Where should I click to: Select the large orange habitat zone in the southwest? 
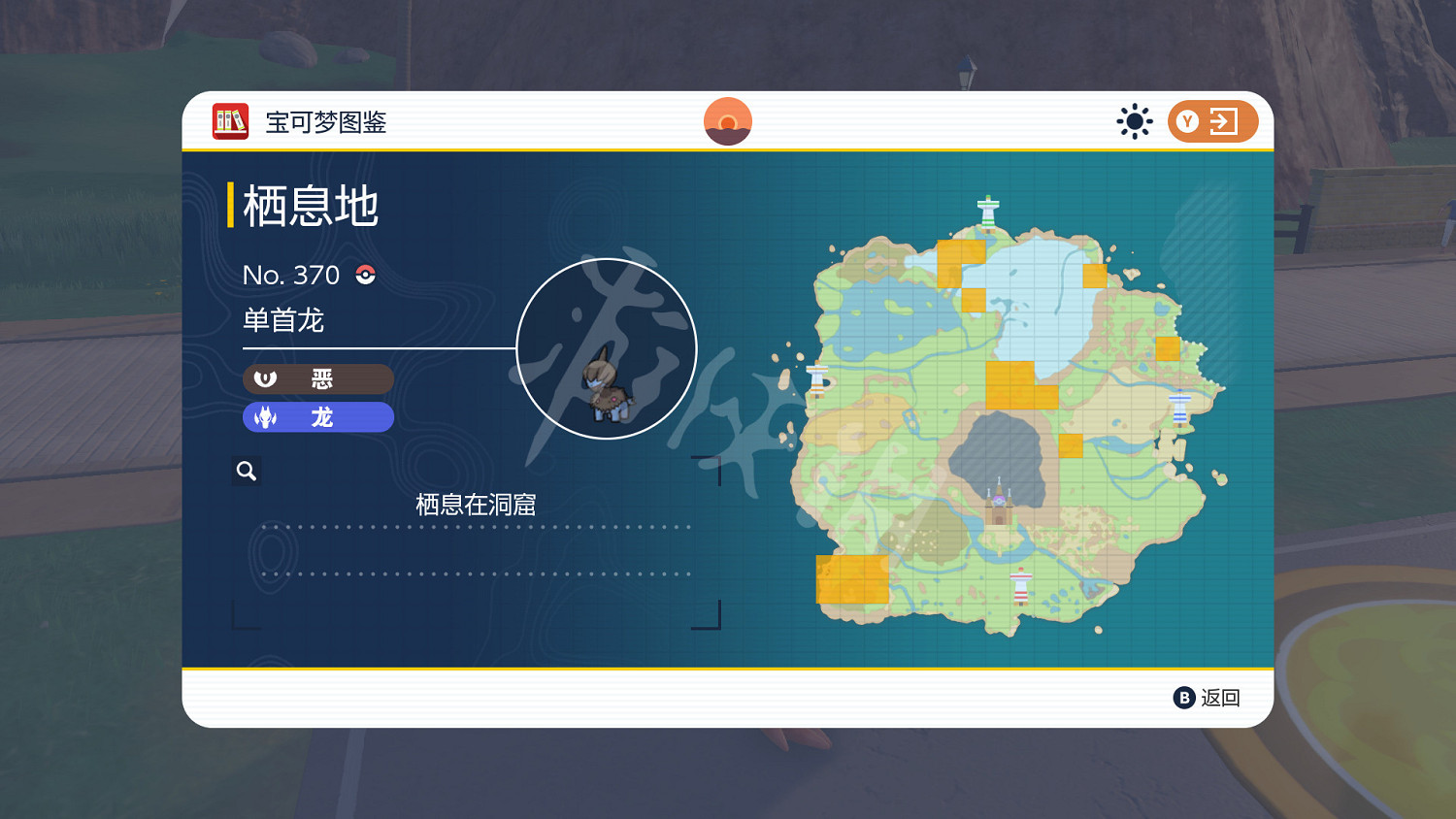[x=851, y=579]
